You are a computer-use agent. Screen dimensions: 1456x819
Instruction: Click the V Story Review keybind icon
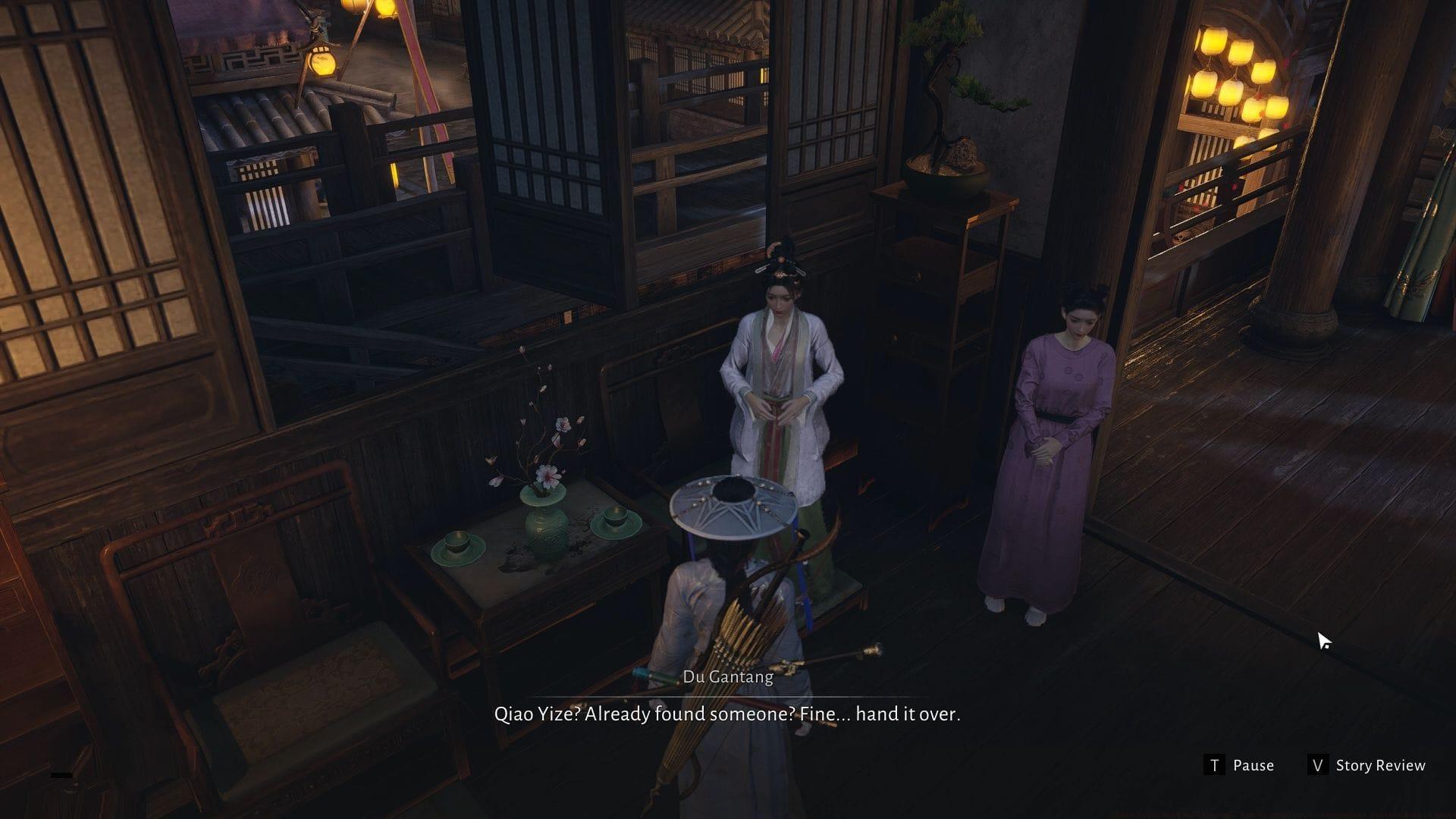coord(1318,765)
